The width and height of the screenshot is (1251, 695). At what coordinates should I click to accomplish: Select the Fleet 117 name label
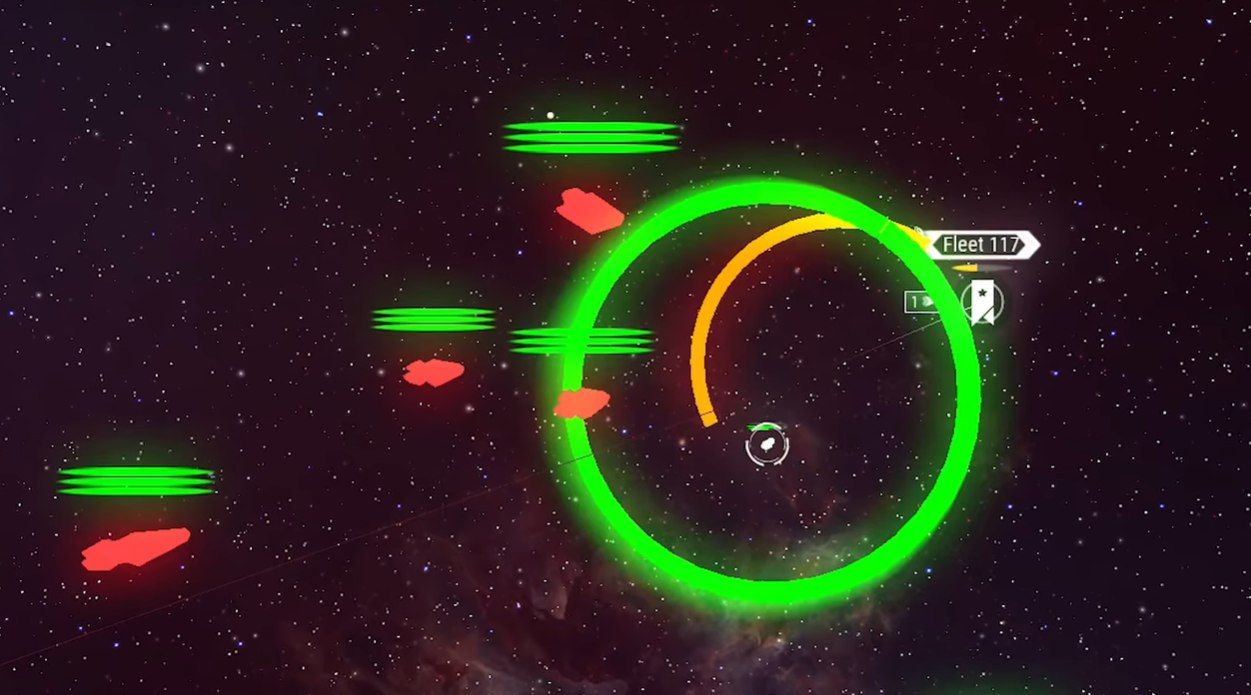(980, 244)
